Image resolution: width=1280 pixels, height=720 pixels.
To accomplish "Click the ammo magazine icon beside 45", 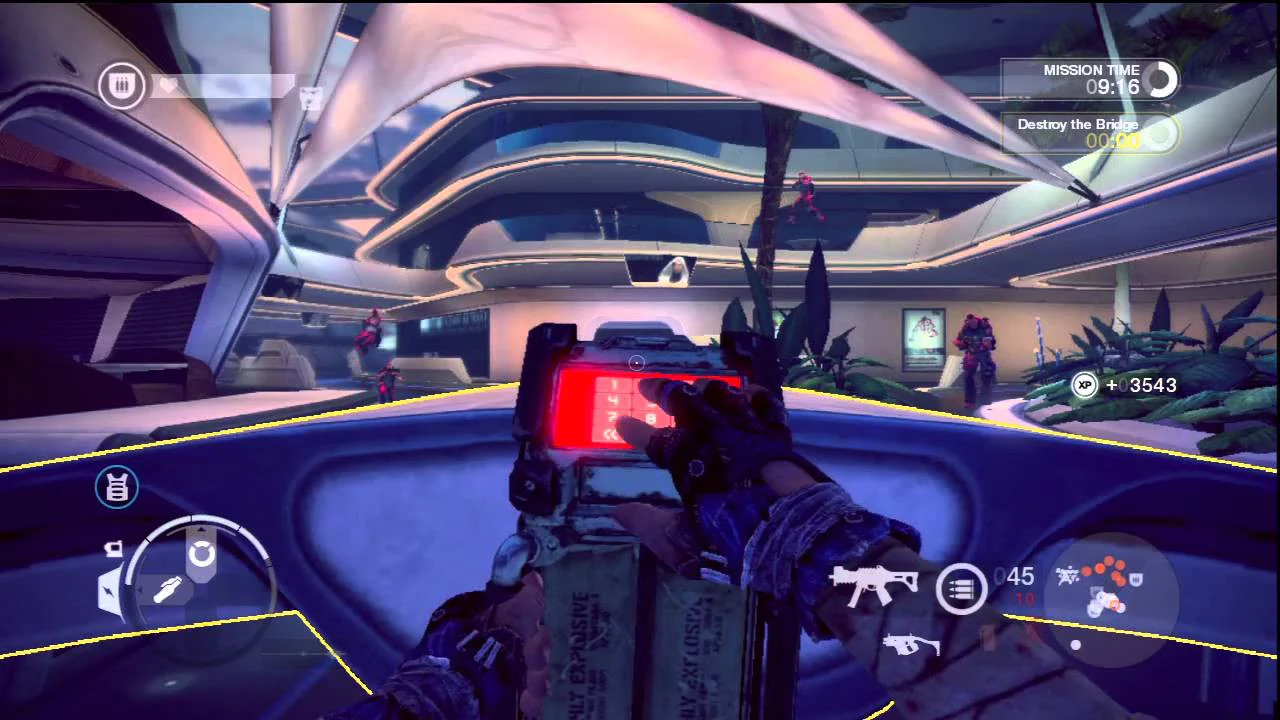I will tap(959, 590).
